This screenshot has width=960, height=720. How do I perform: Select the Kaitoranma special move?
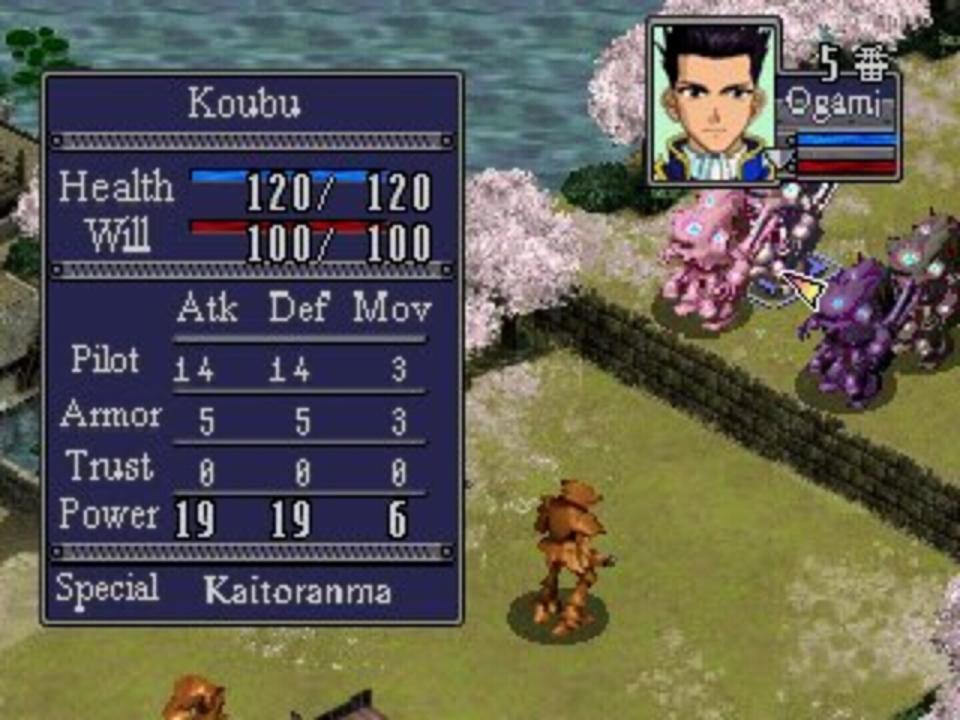pyautogui.click(x=297, y=590)
